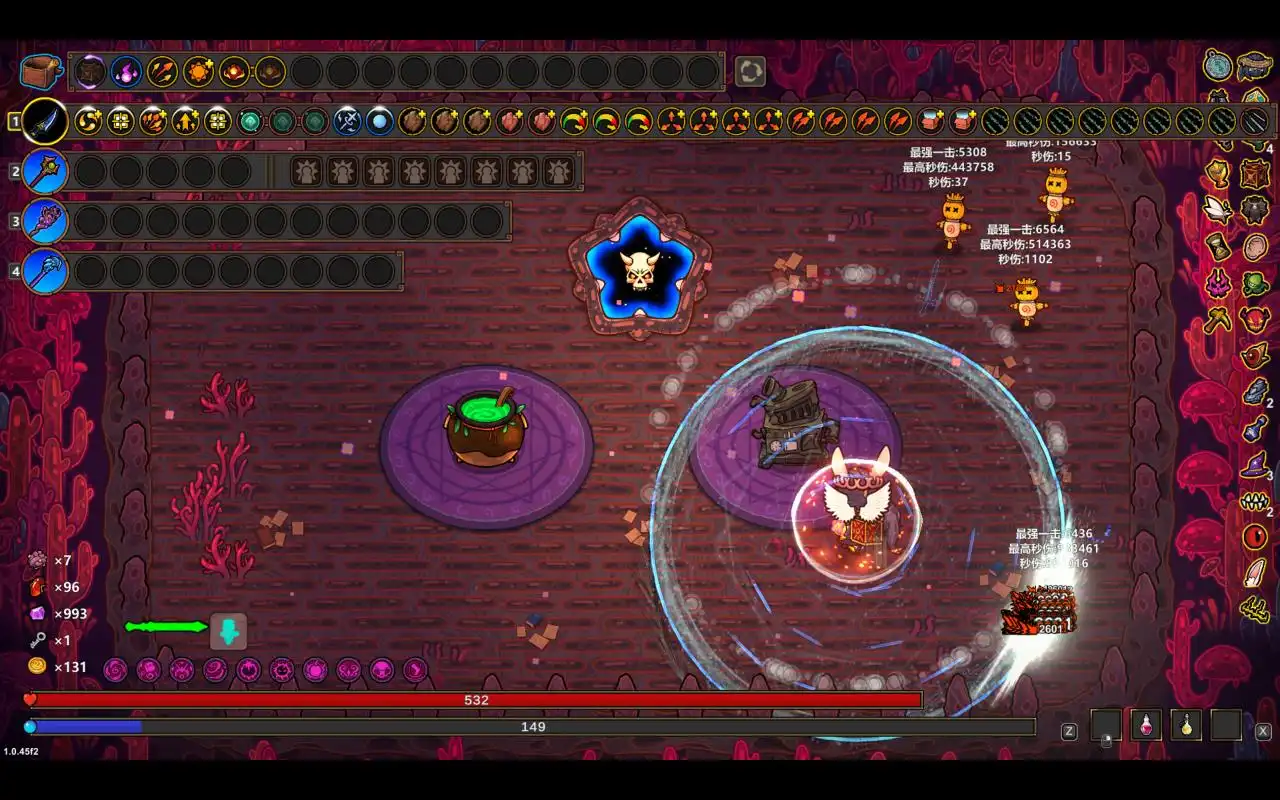
Task: Inspect the white wing relic
Action: point(1218,209)
